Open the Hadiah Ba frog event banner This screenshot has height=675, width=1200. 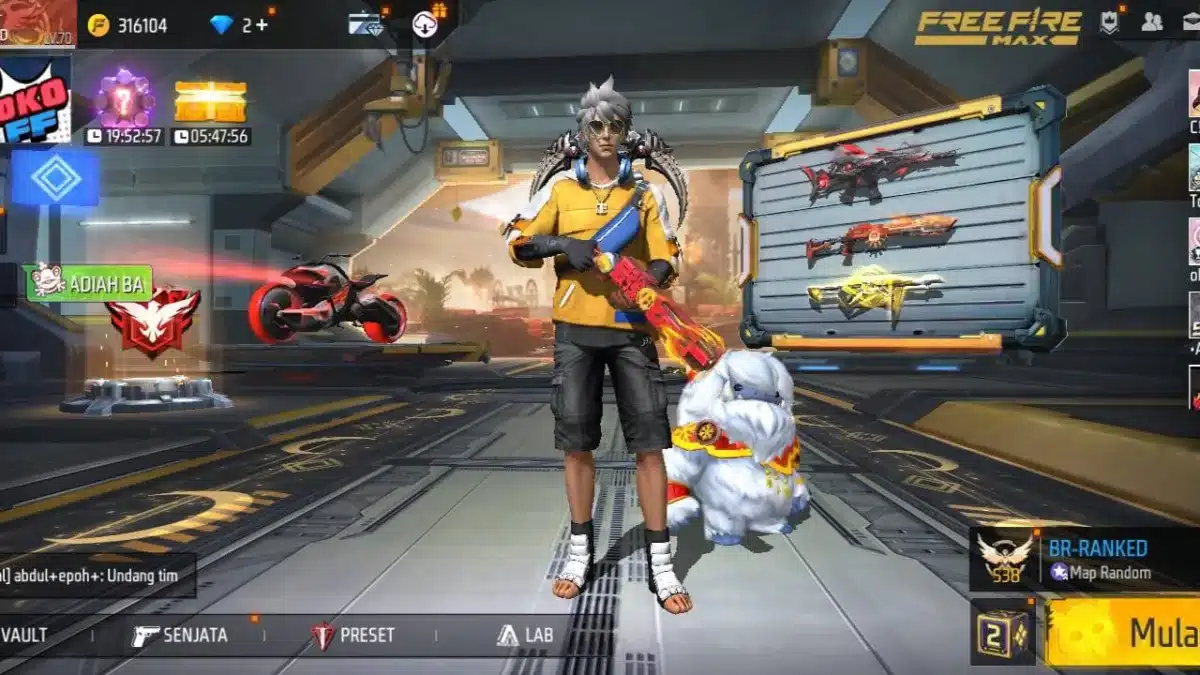point(89,283)
